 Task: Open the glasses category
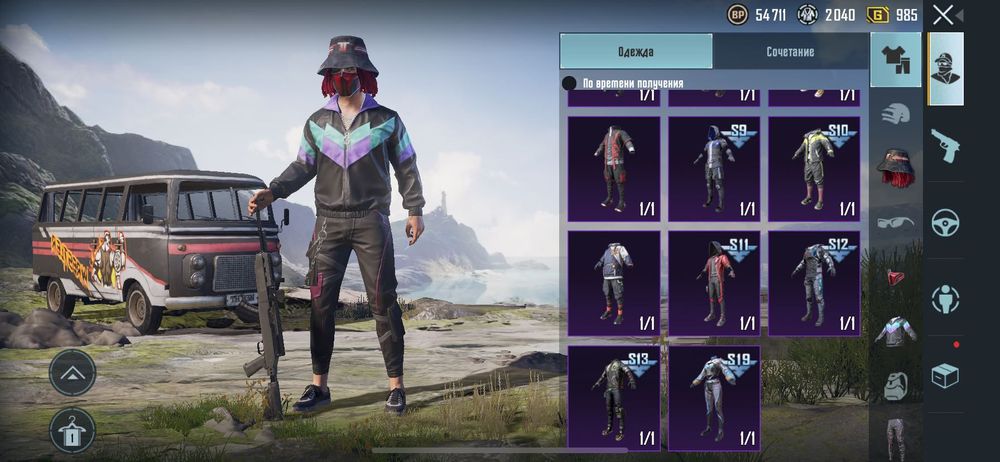click(x=896, y=221)
